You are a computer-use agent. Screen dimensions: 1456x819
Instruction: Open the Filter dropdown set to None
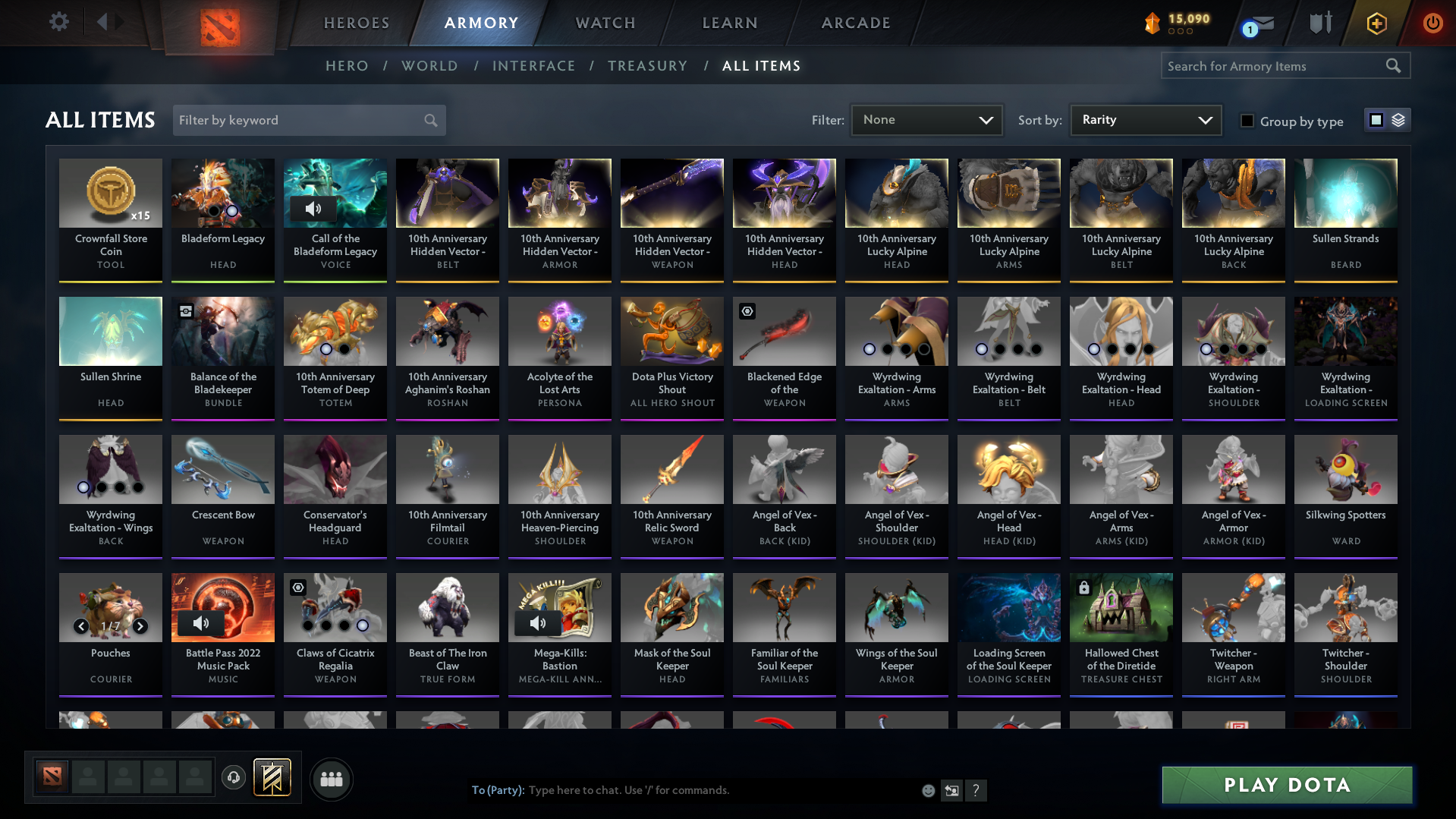(x=926, y=120)
